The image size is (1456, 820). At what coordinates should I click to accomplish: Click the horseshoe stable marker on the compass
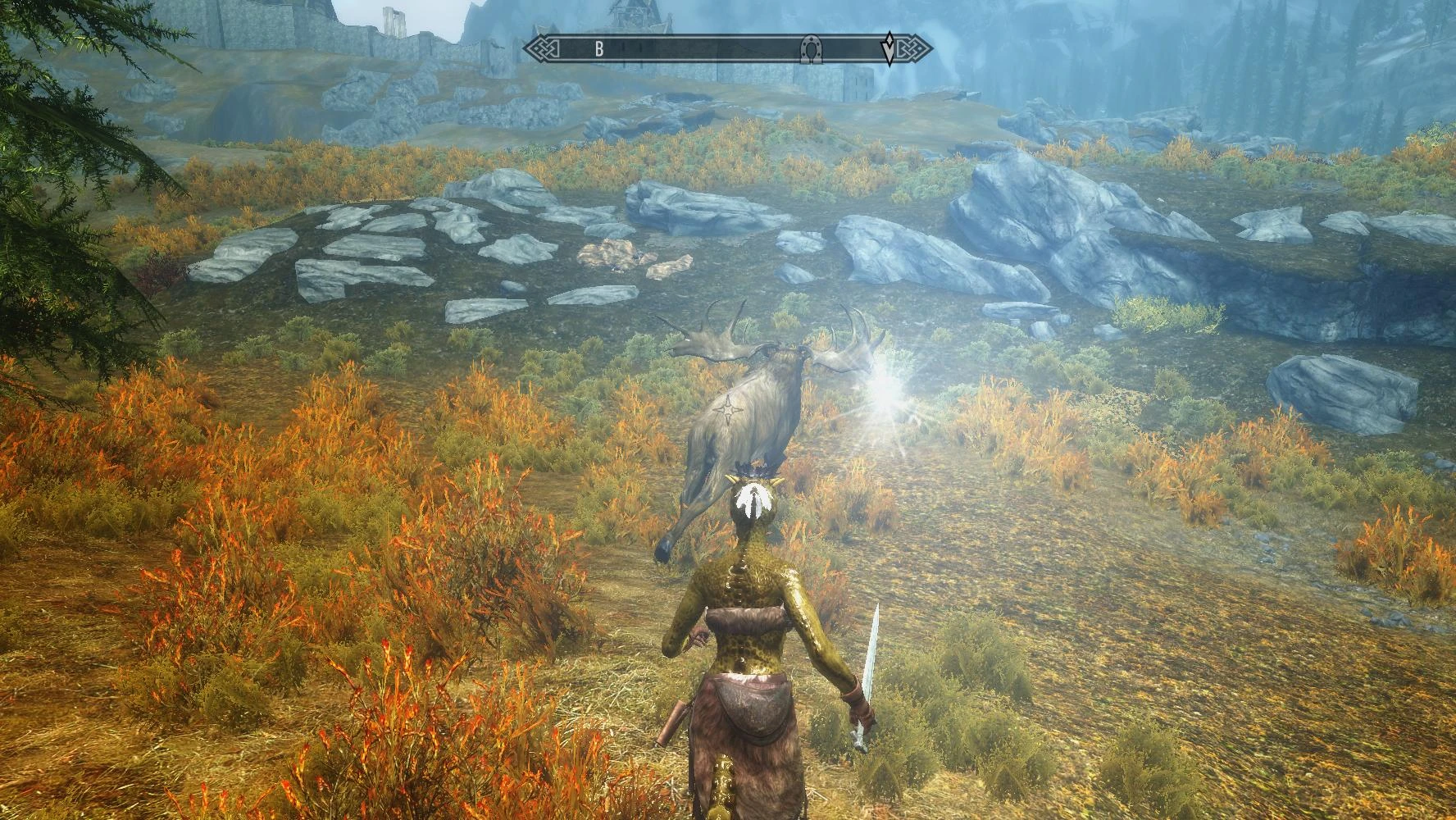point(812,49)
